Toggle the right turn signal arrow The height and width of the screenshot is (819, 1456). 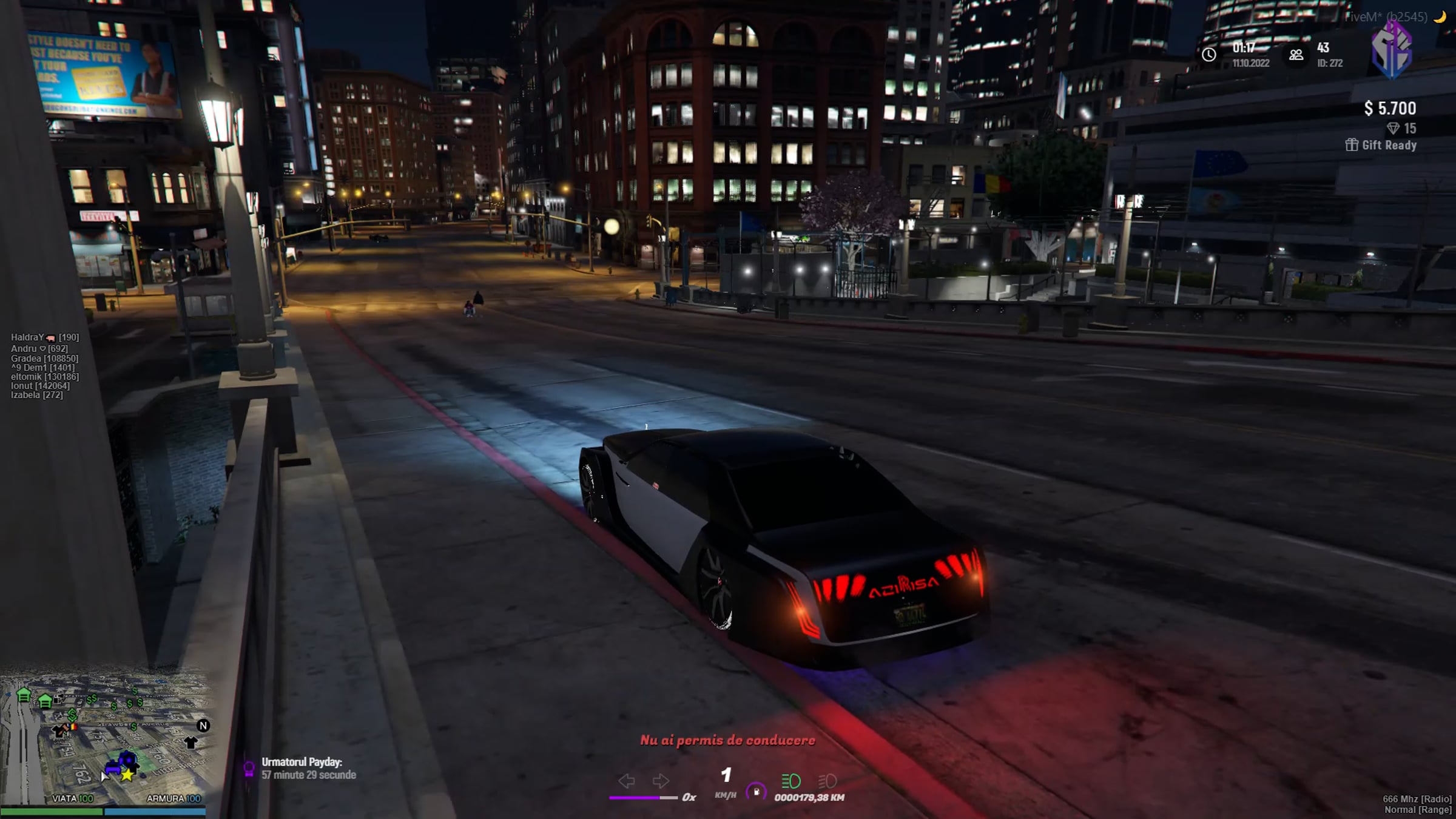point(660,781)
